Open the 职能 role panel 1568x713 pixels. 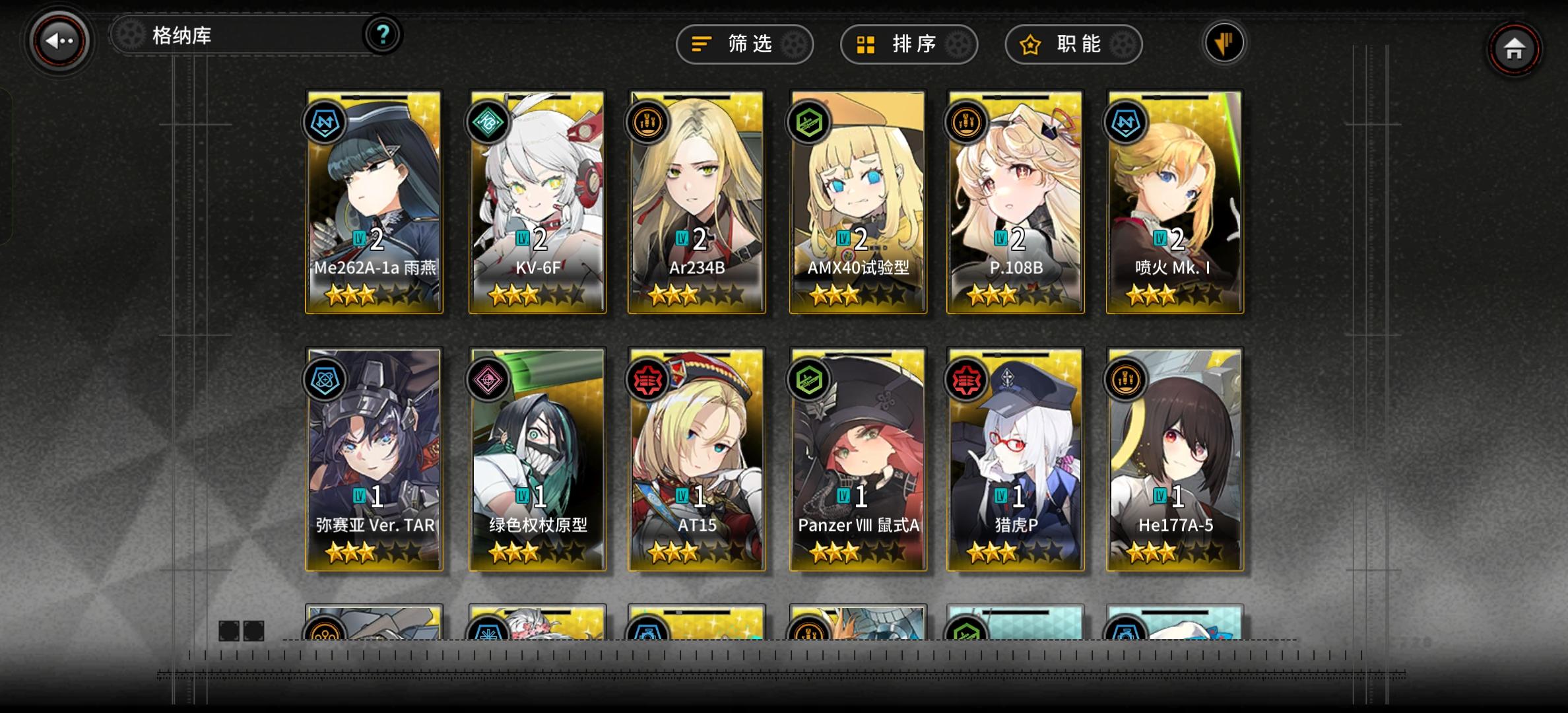[x=1072, y=44]
